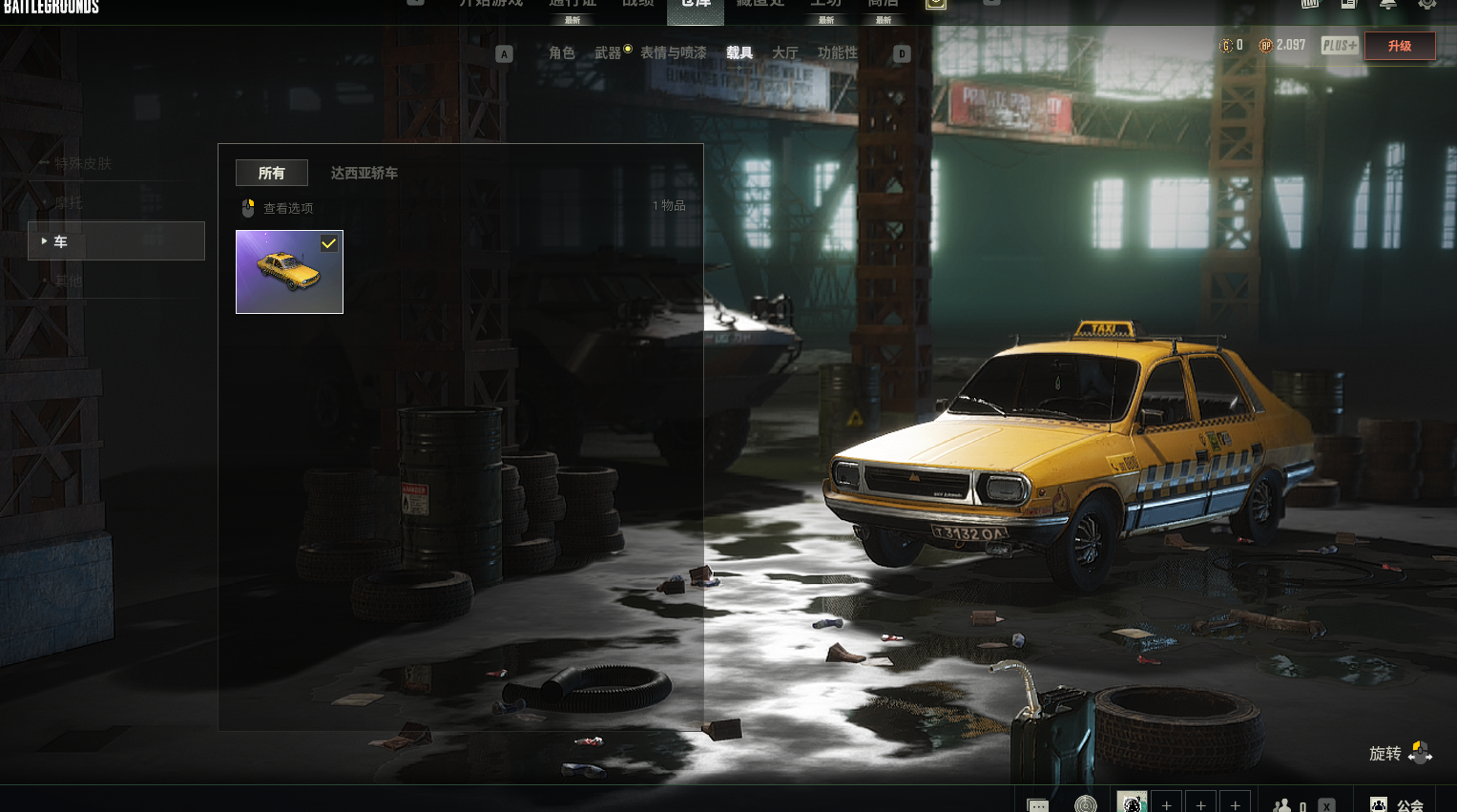
Task: Click the red 升级 button
Action: (1399, 46)
